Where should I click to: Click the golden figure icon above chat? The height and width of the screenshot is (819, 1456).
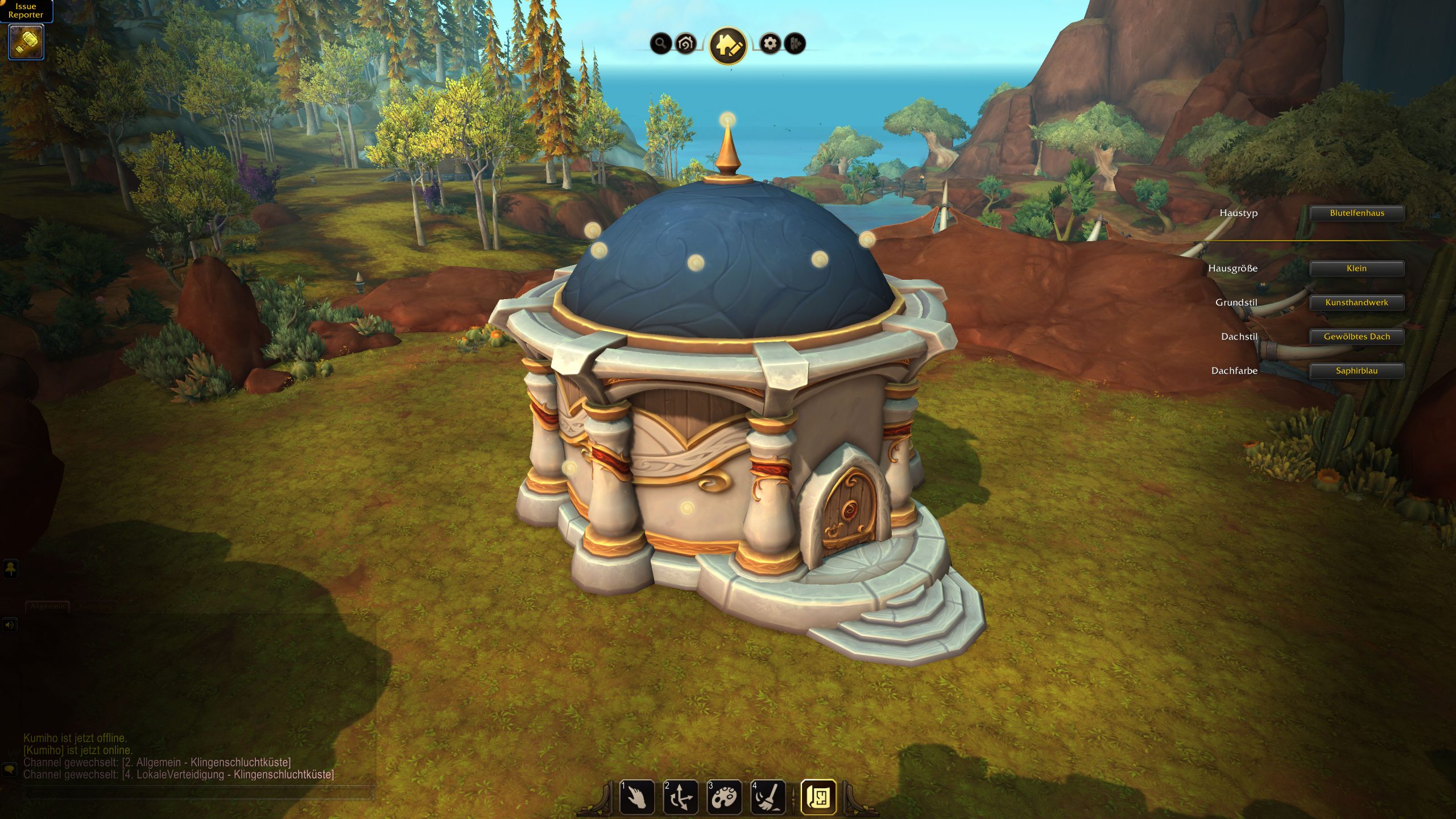11,569
